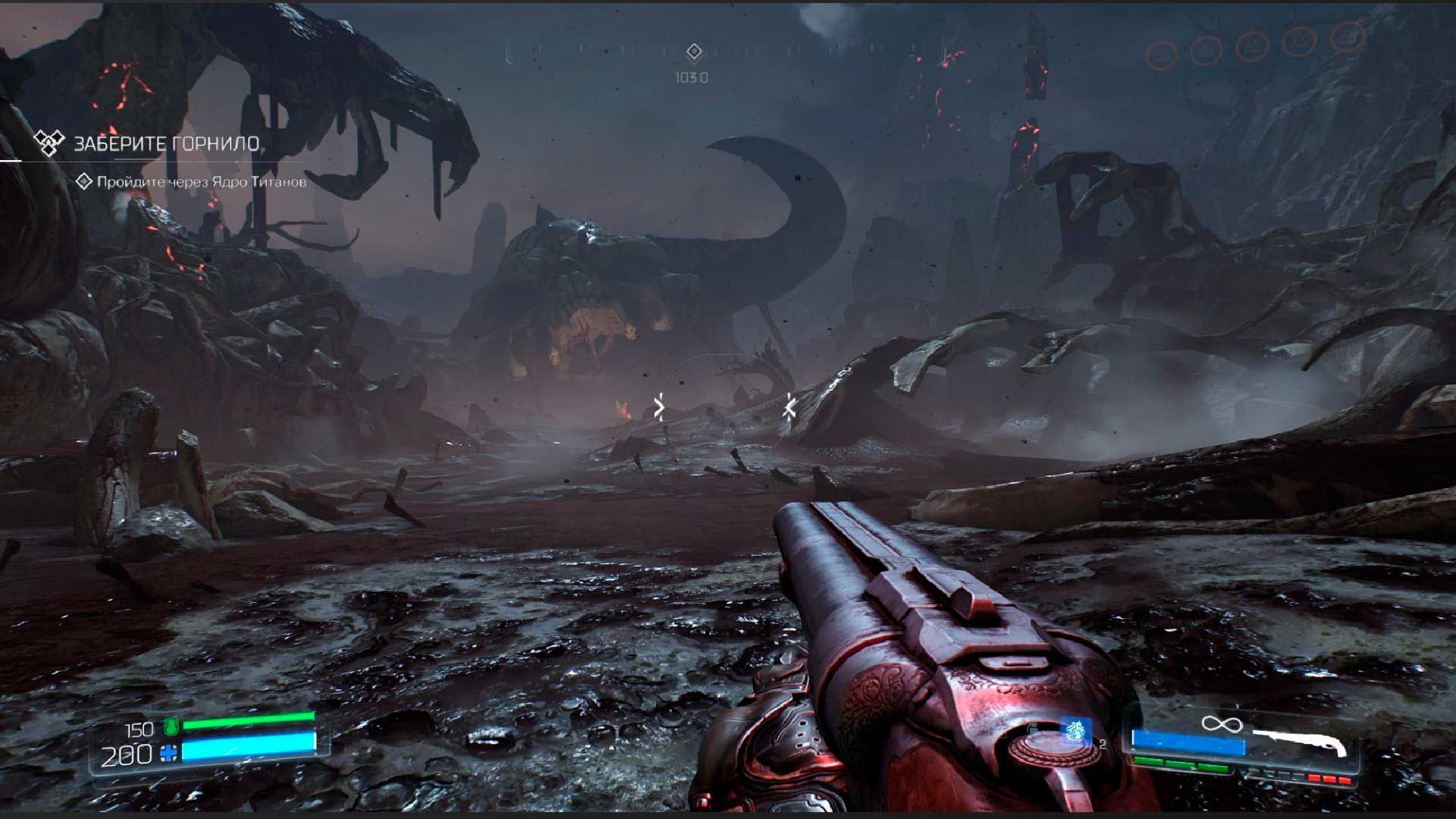This screenshot has width=1456, height=819.
Task: Select the rune emblem beside ЗАБЕРИТЕ ГОРНИЛО
Action: tap(49, 143)
